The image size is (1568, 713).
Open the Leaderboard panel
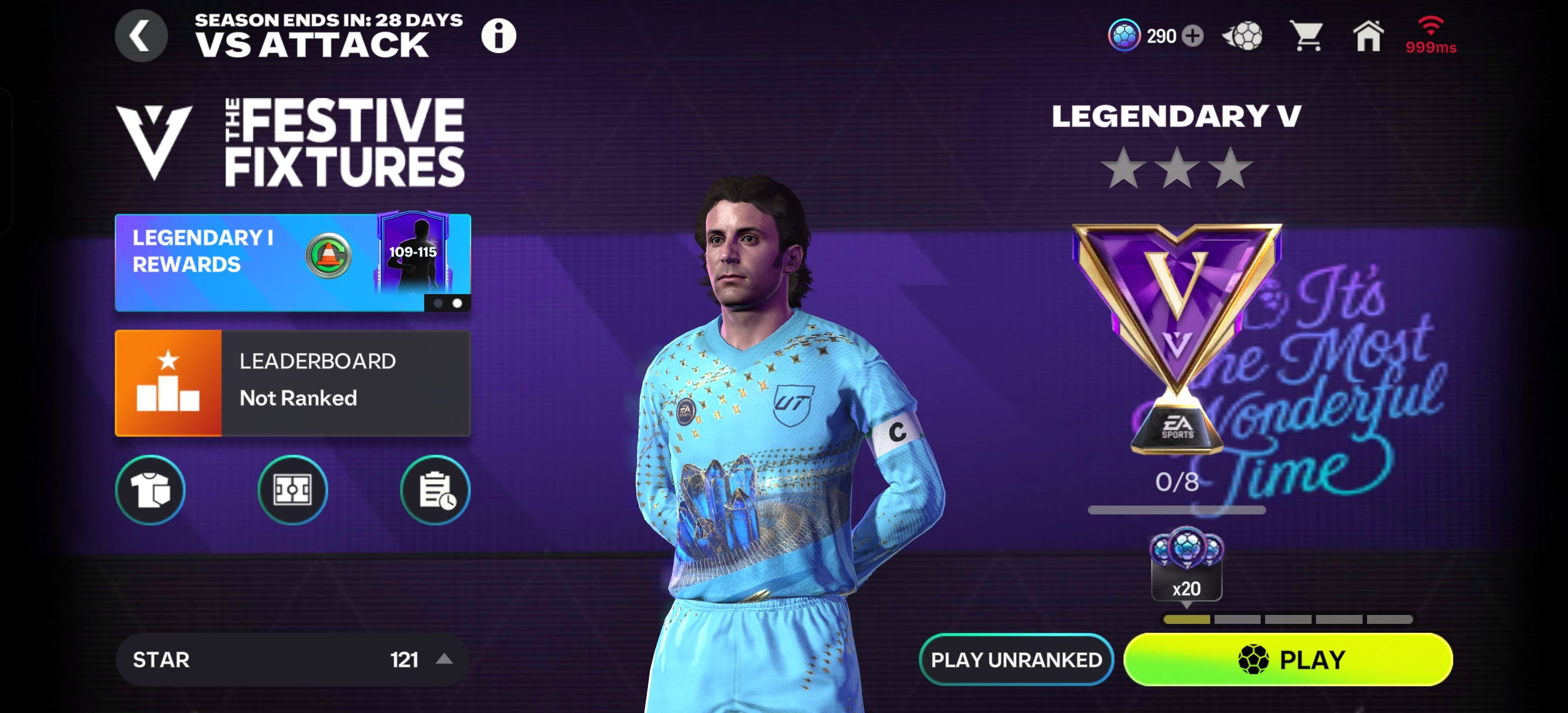(x=292, y=382)
